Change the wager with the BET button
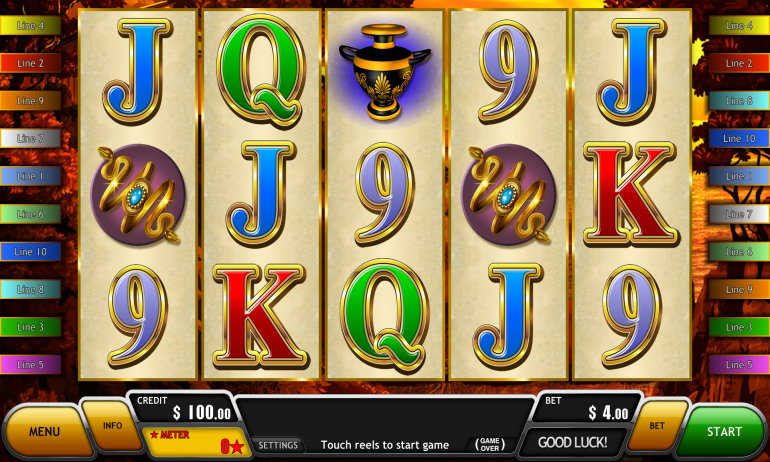770x462 pixels. 657,424
